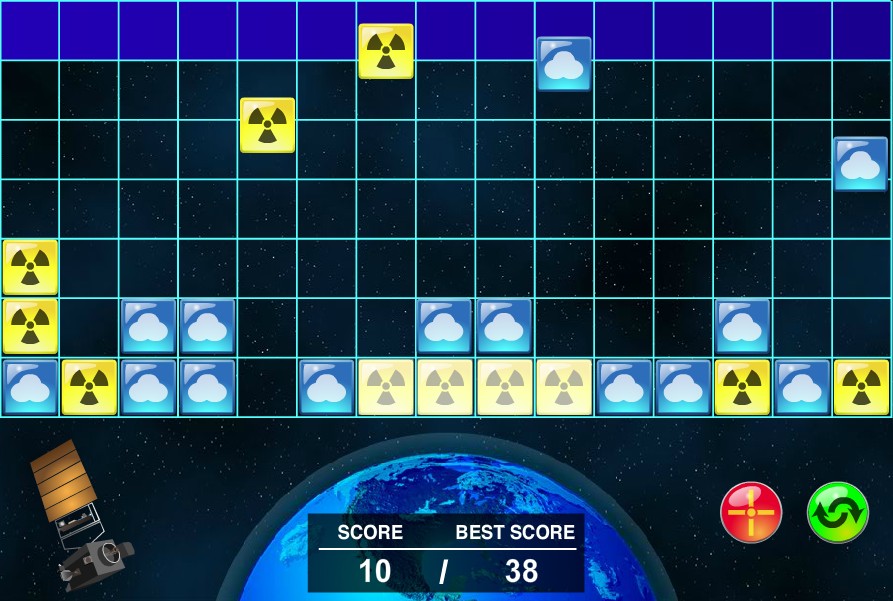Select the topmost yellow radiation tile

click(386, 51)
